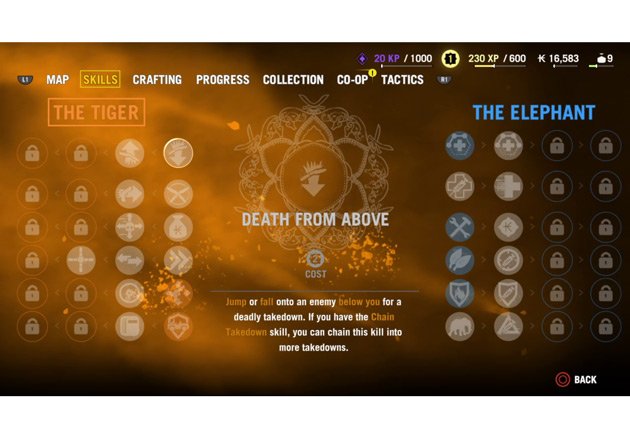Pick the elephant silhouette skill icon

[x=460, y=326]
